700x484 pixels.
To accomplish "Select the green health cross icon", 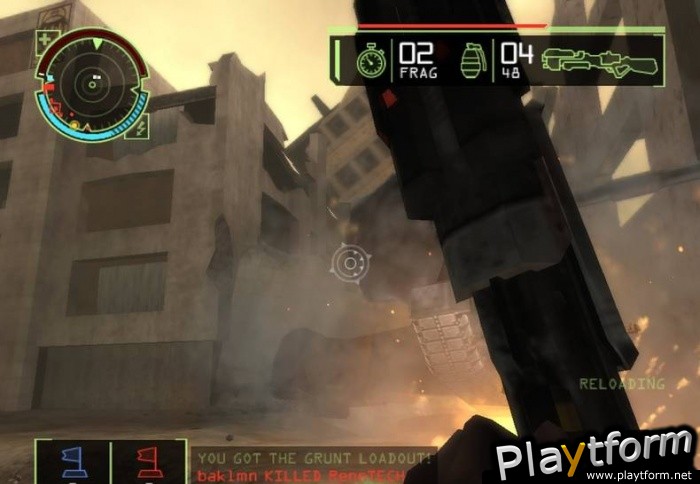I will click(46, 41).
